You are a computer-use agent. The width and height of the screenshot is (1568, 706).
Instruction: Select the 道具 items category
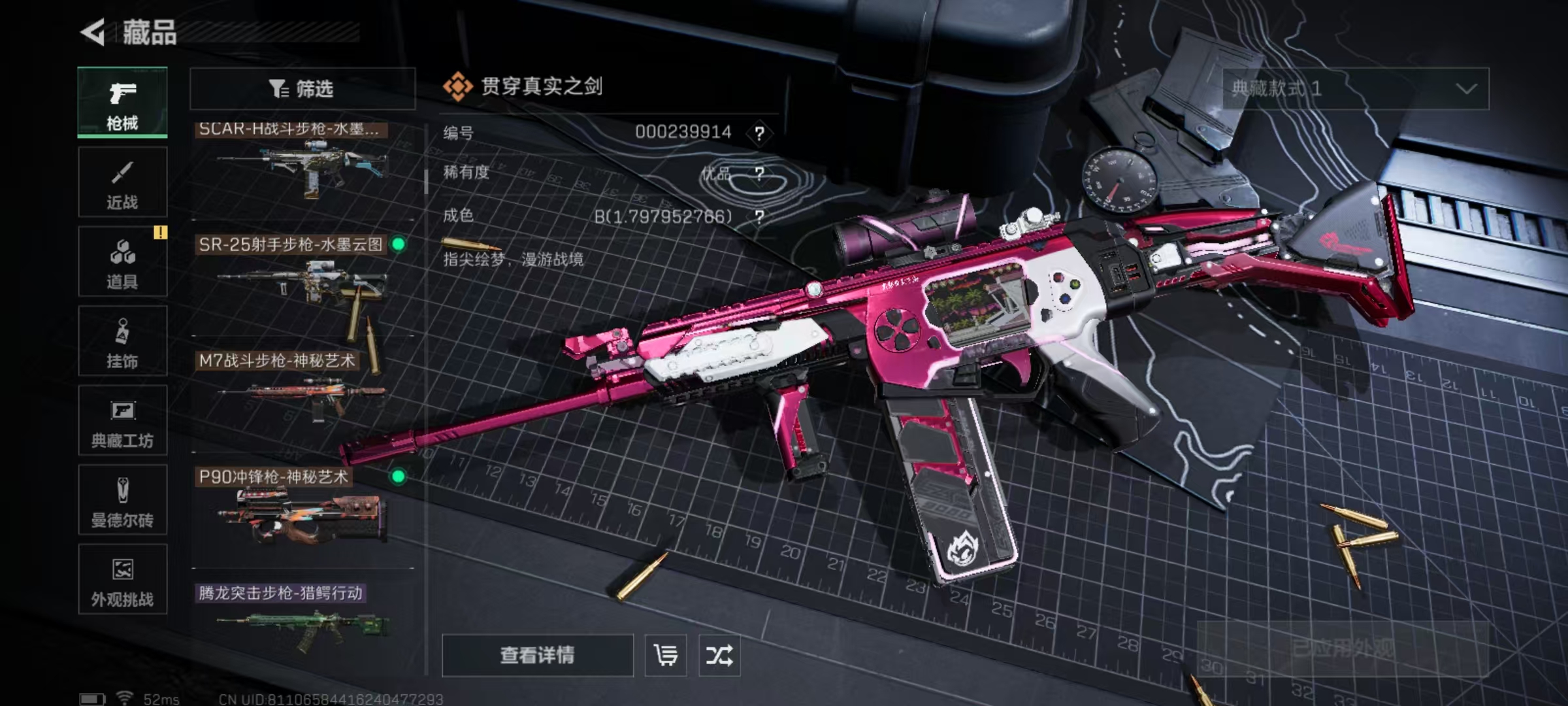point(122,262)
